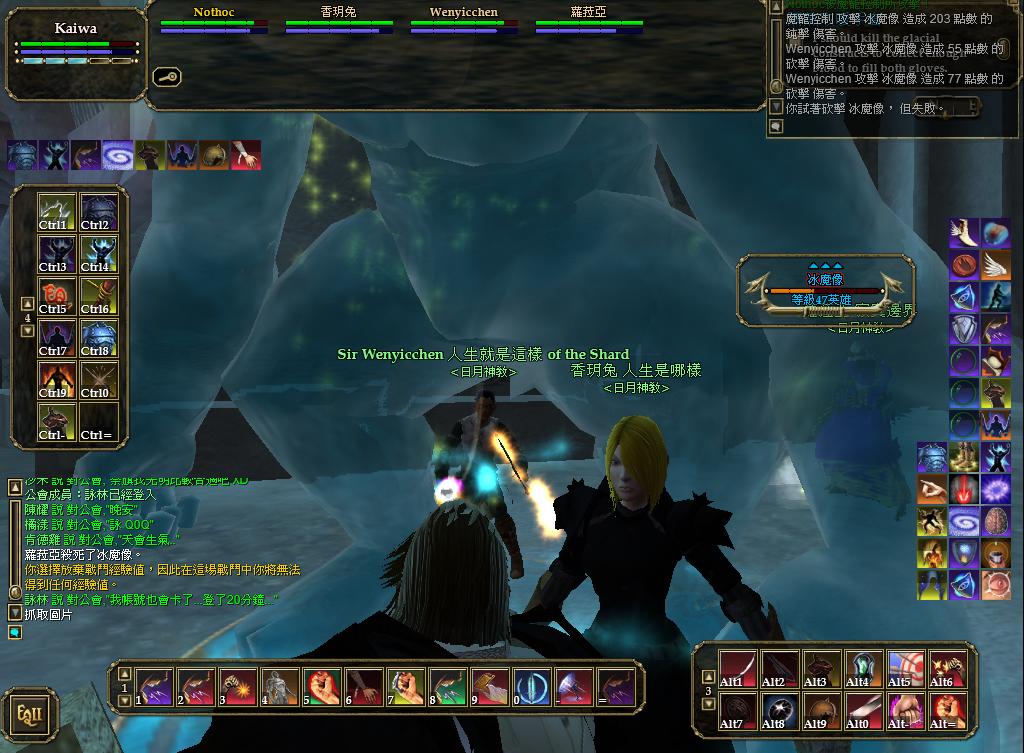Activate the flaming figure ability on Ctrl9

click(56, 380)
